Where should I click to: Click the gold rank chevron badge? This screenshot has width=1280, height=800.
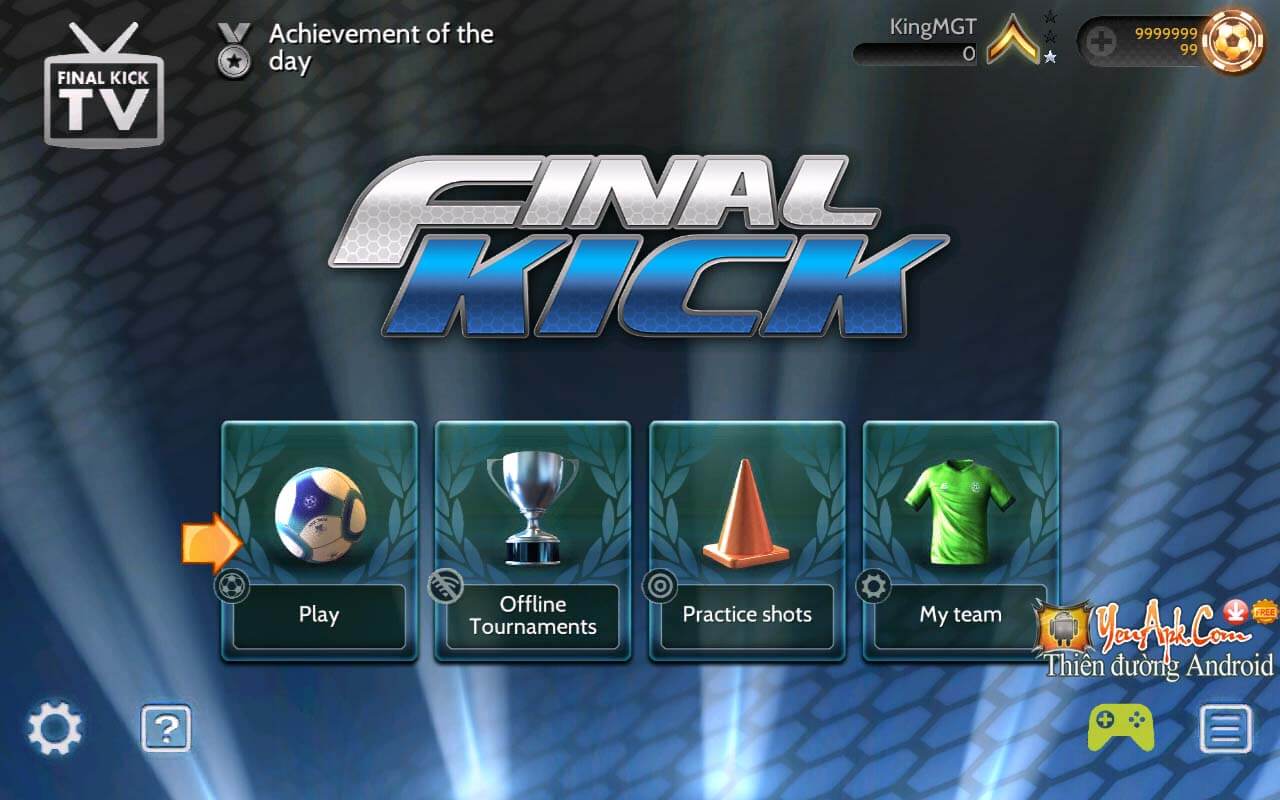pos(1013,42)
